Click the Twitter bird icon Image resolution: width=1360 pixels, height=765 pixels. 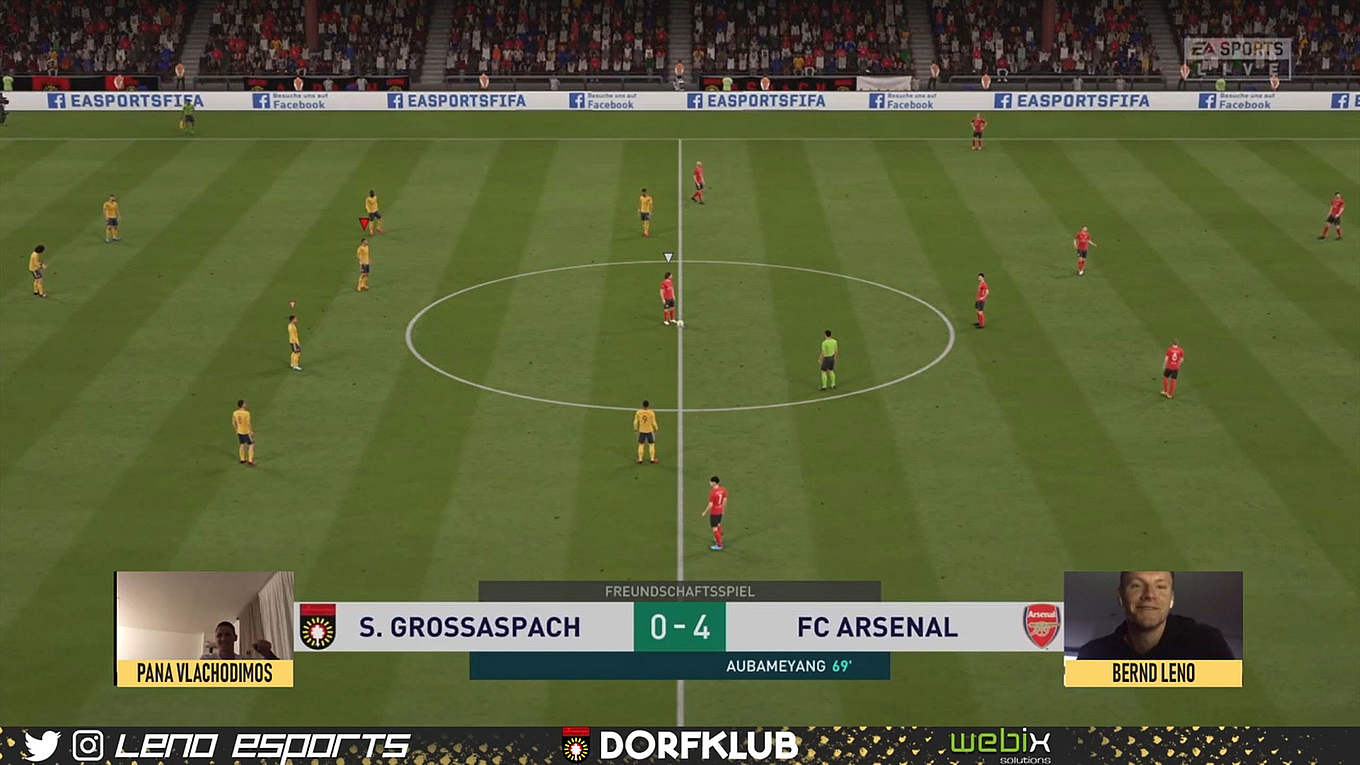click(x=41, y=746)
